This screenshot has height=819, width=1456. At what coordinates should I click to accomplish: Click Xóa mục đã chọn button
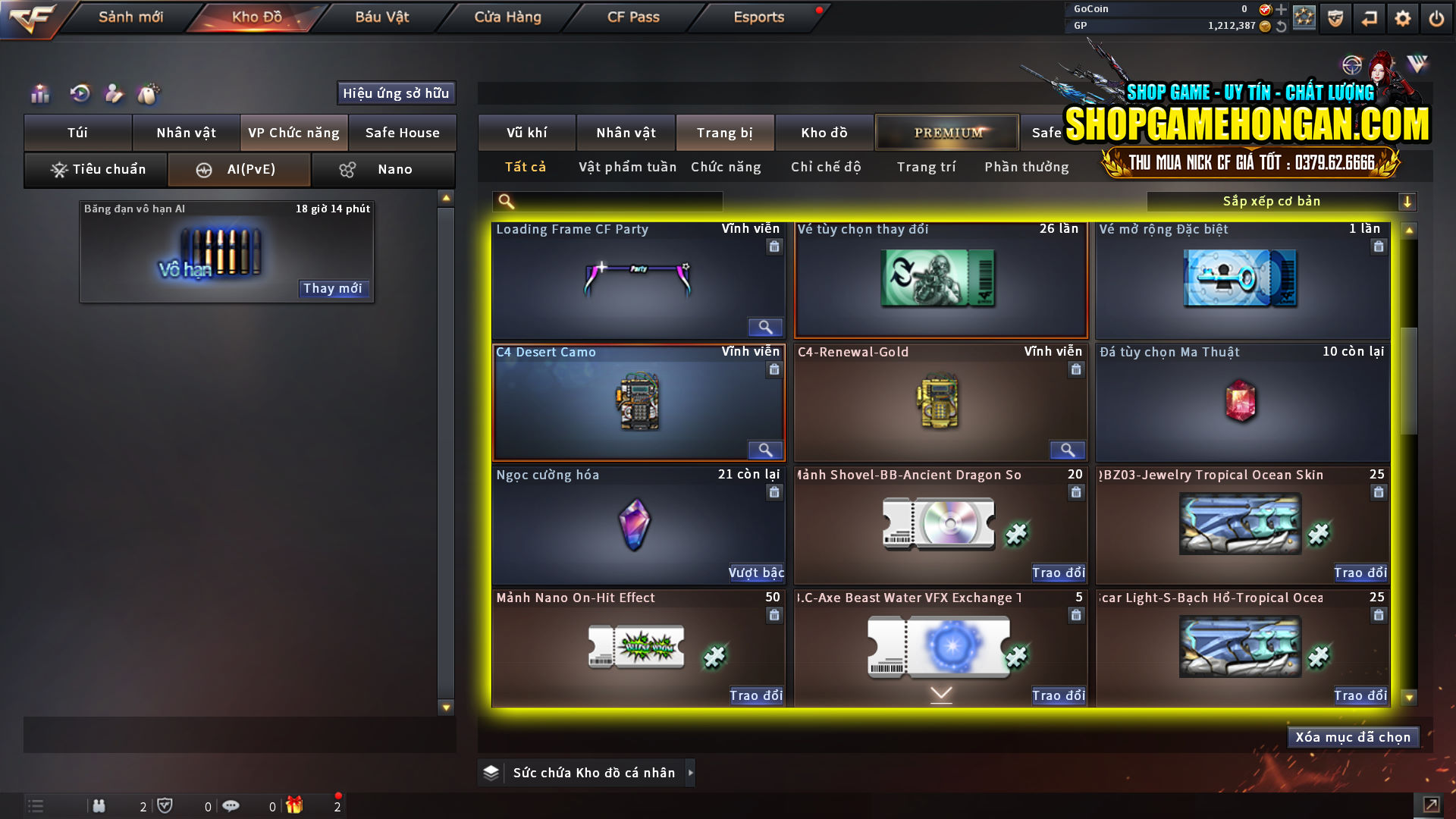(x=1353, y=736)
